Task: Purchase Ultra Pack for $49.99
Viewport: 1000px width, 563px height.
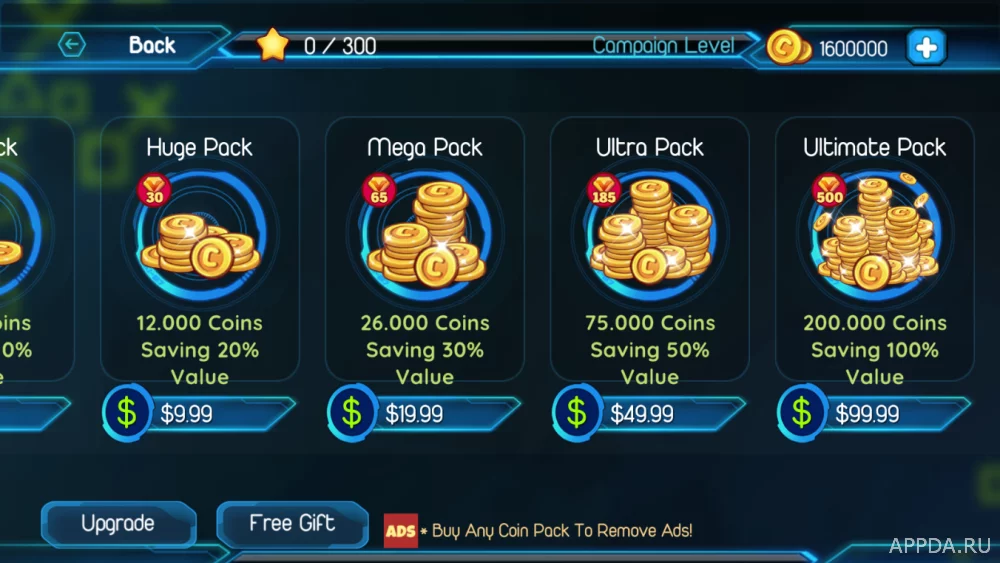Action: coord(650,413)
